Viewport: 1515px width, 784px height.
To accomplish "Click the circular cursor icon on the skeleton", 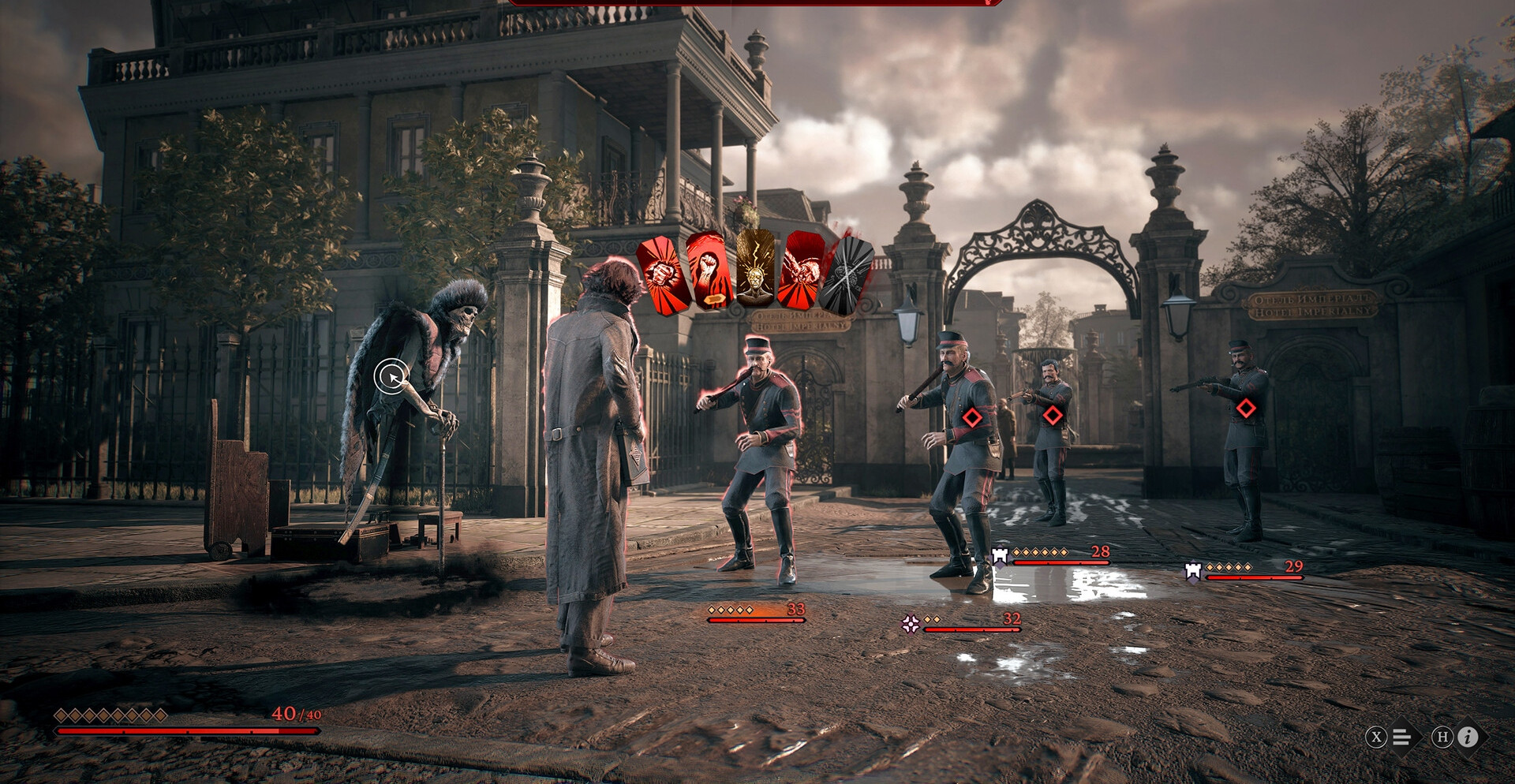I will 391,376.
